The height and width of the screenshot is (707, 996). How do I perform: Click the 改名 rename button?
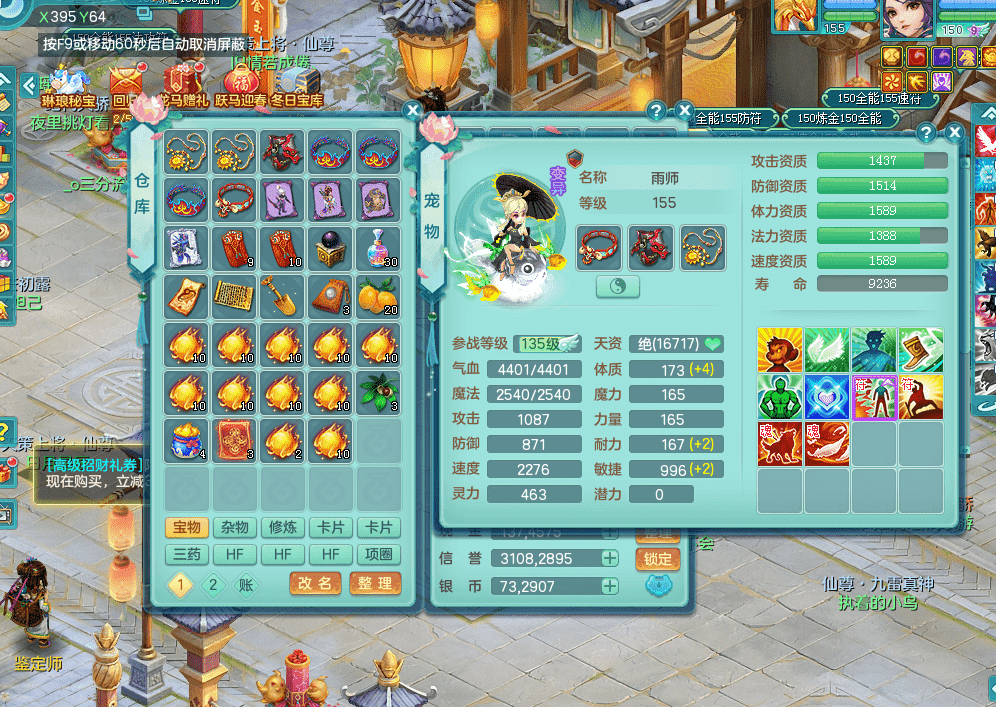315,584
